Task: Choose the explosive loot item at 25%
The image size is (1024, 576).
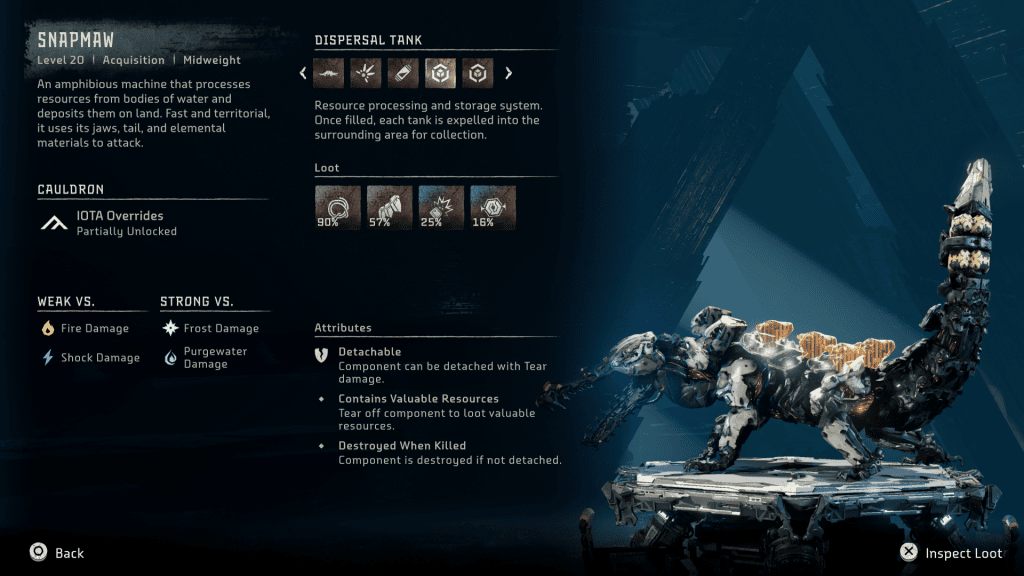Action: [441, 207]
